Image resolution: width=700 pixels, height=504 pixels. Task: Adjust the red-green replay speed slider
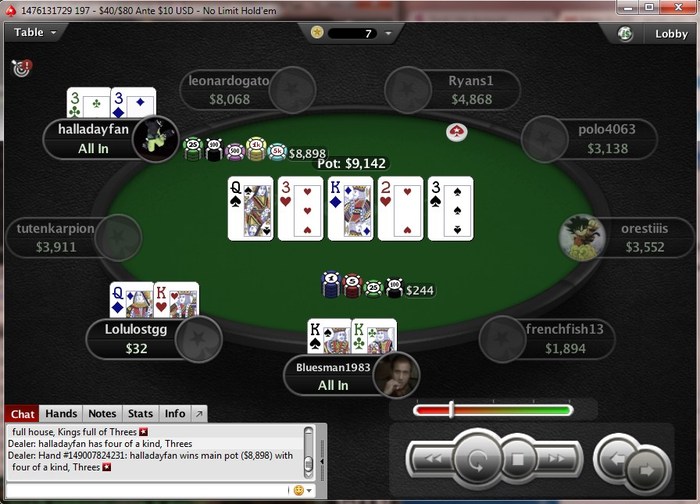(452, 409)
